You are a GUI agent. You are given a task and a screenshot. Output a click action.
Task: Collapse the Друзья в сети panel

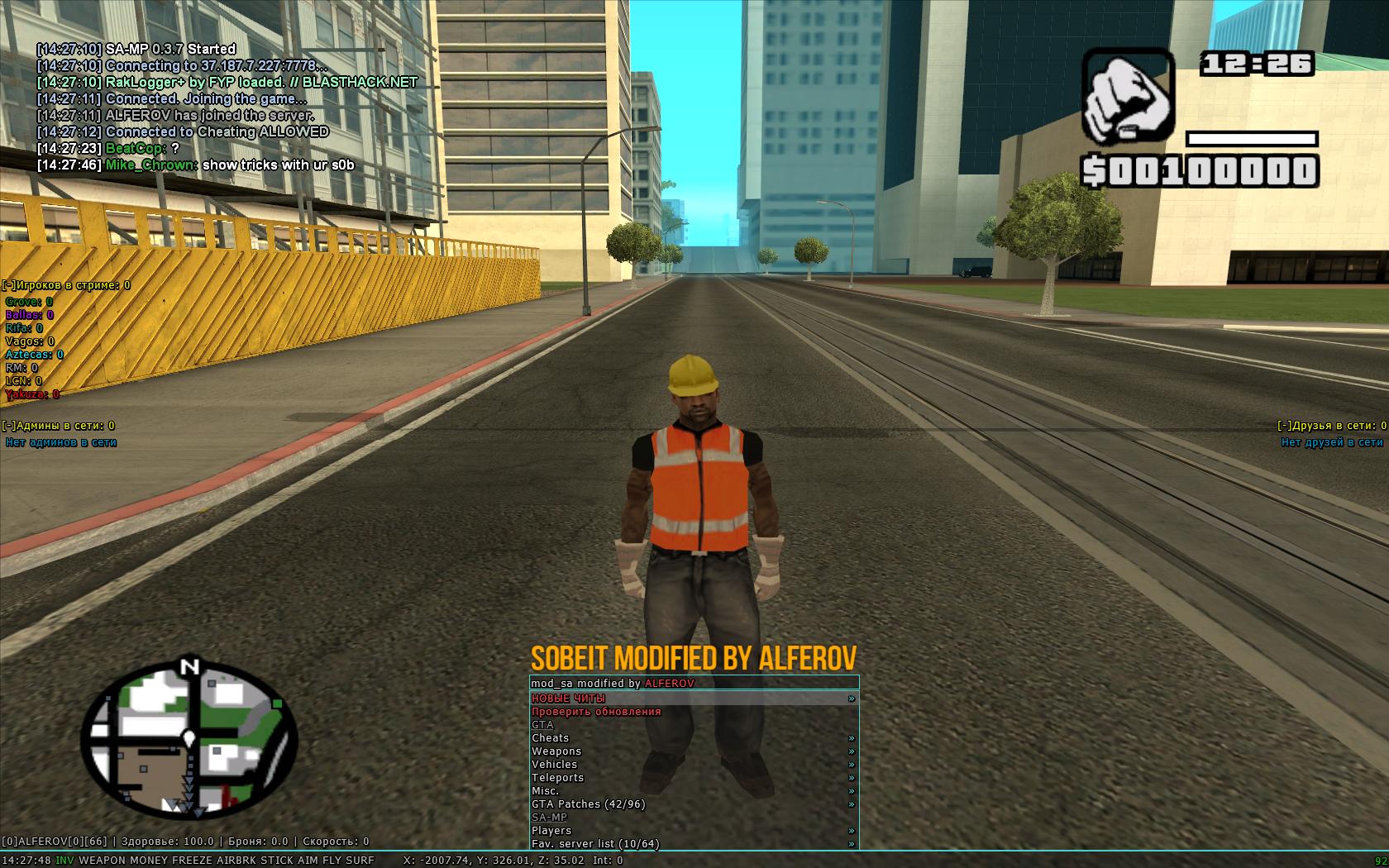point(1284,426)
